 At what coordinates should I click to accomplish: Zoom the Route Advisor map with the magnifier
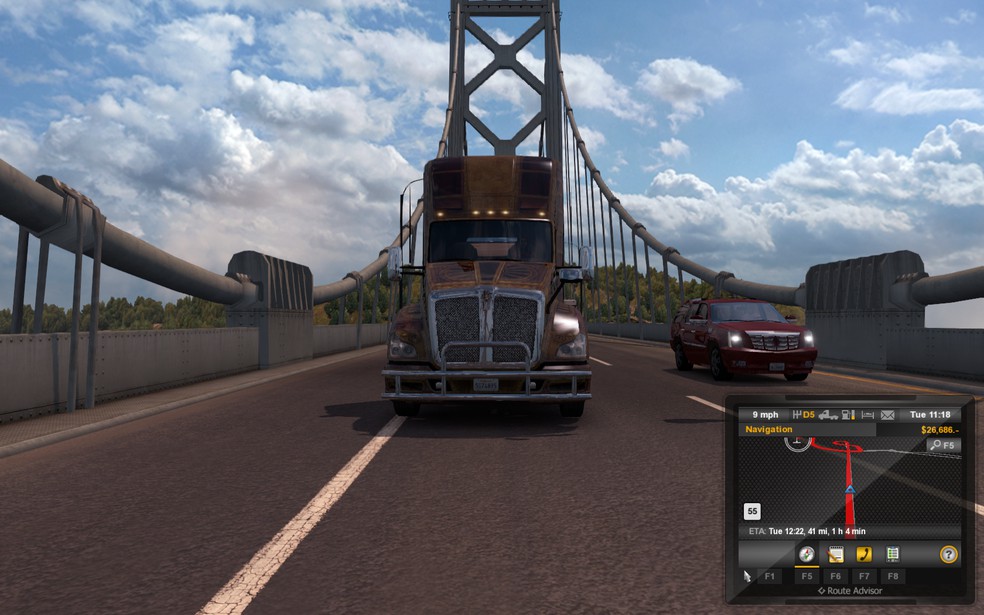(942, 445)
